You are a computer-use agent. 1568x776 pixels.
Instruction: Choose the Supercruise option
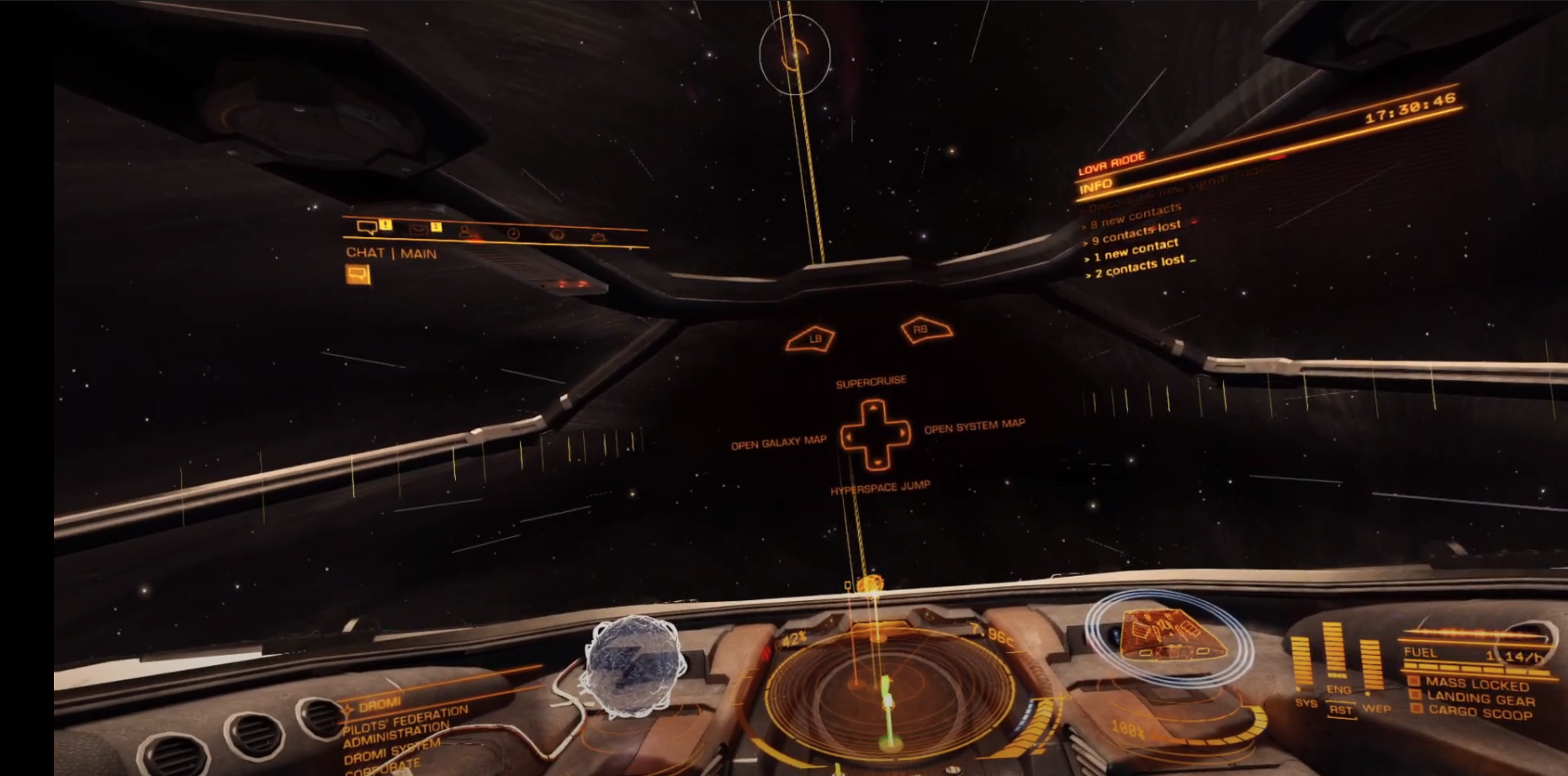coord(871,383)
